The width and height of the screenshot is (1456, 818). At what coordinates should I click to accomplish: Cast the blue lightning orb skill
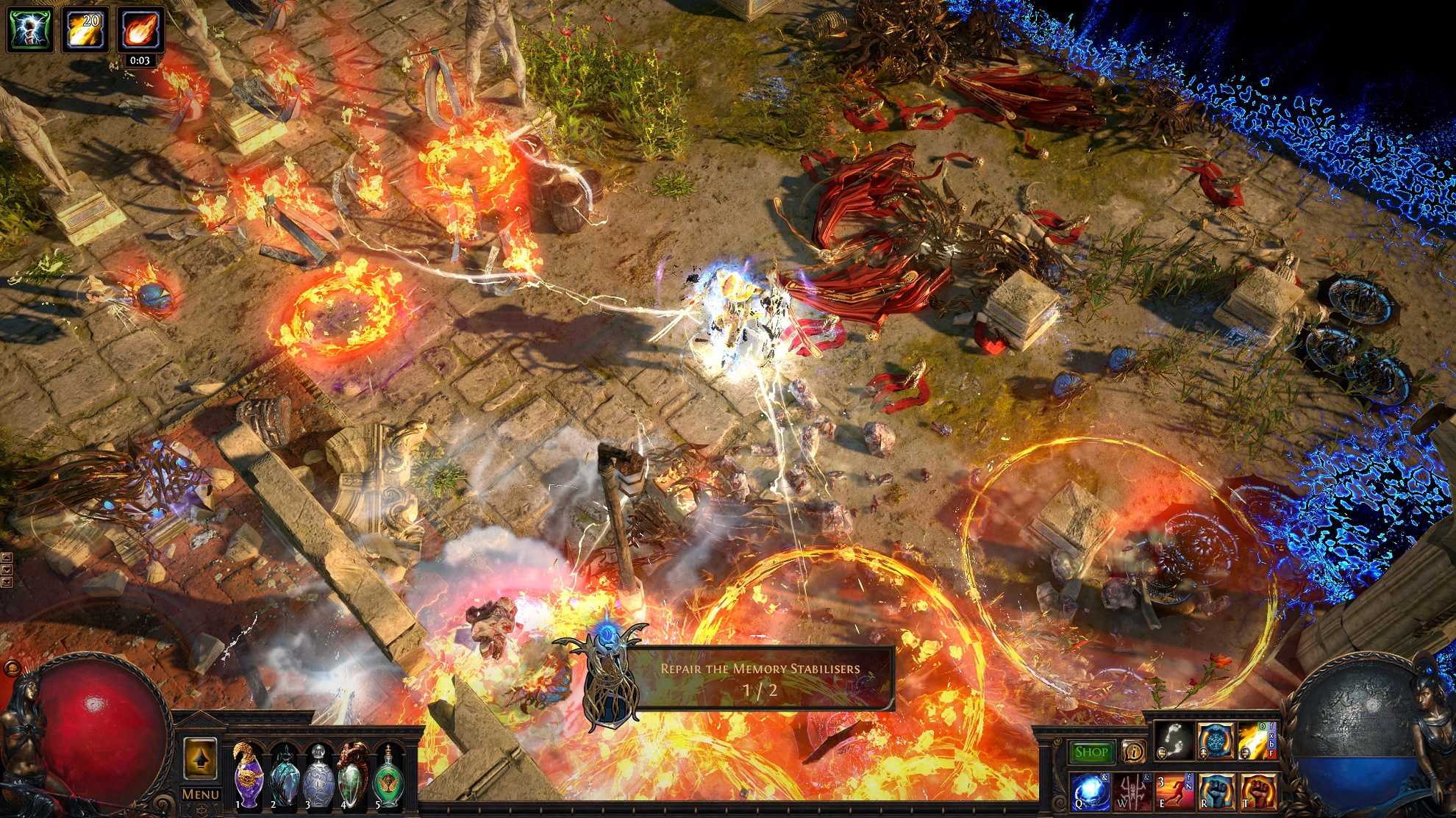click(x=1089, y=792)
